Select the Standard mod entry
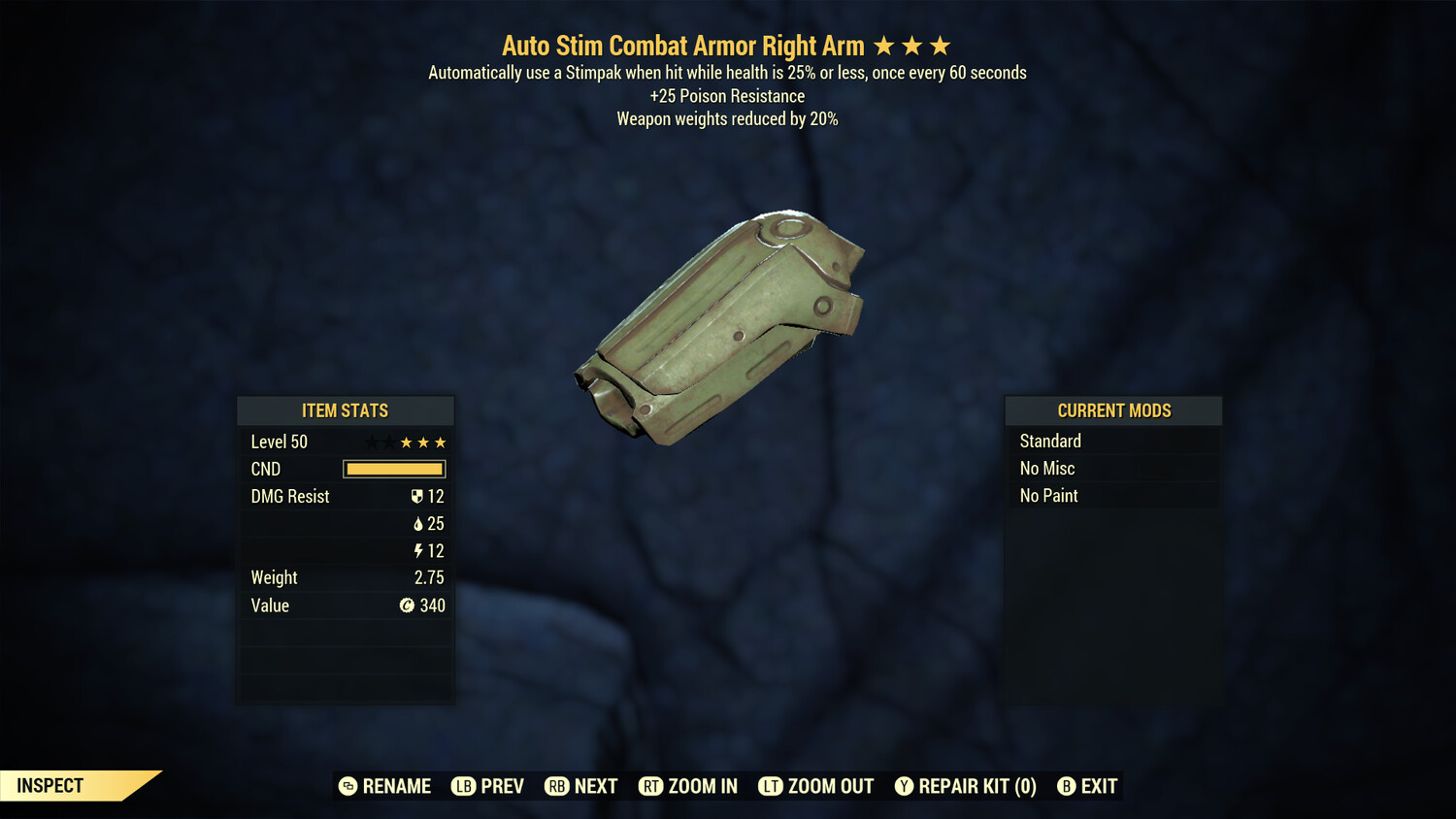The height and width of the screenshot is (819, 1456). click(x=1050, y=441)
